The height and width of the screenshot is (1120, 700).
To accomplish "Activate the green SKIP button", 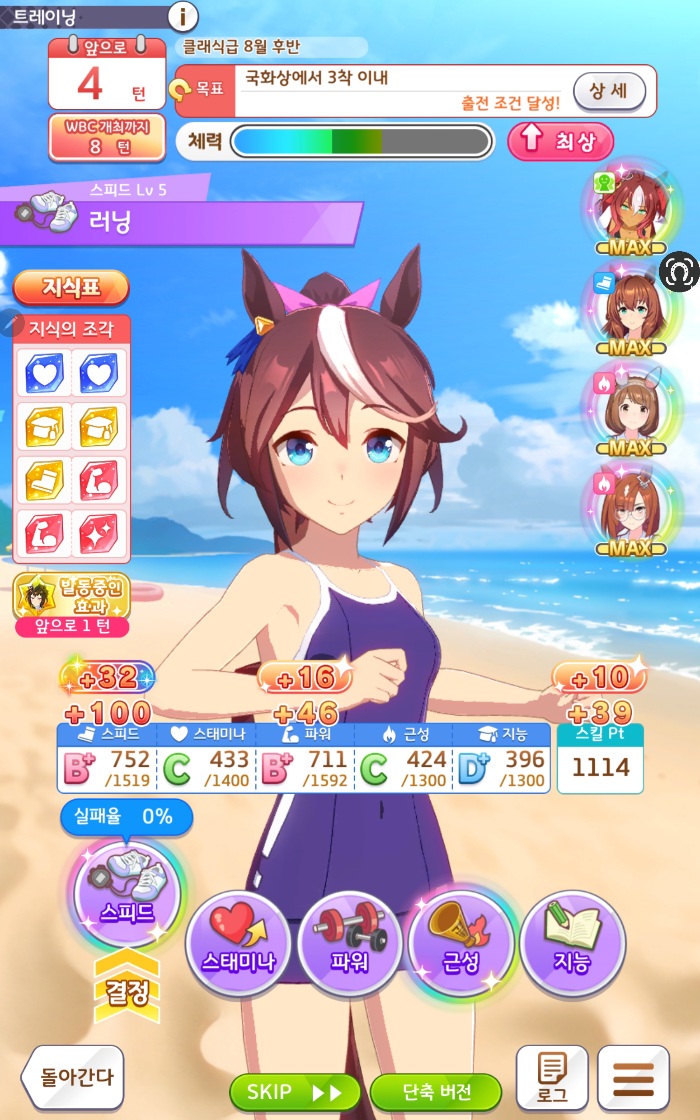I will 293,1091.
